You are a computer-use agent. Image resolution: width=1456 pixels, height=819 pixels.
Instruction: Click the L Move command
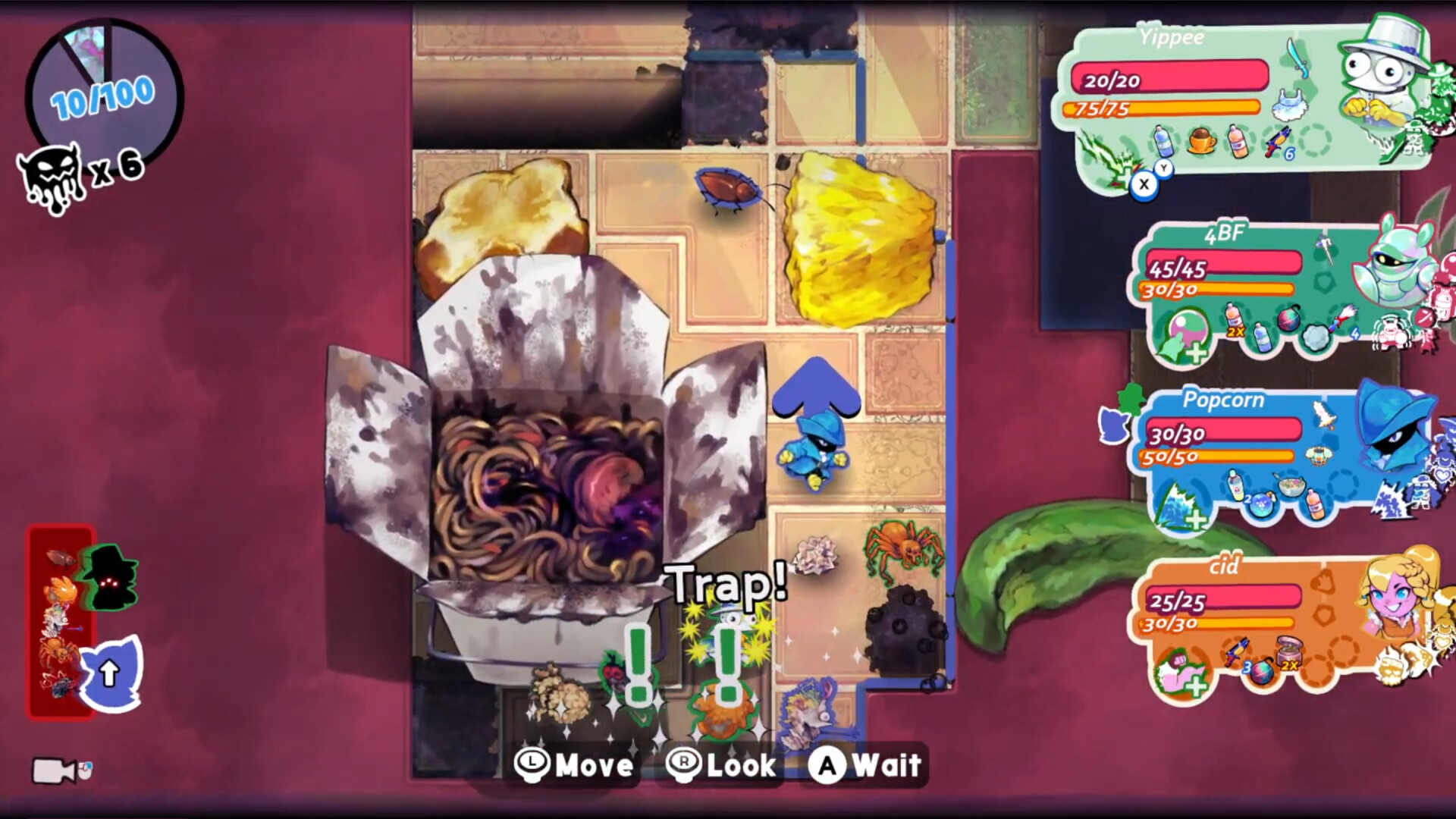pos(573,766)
